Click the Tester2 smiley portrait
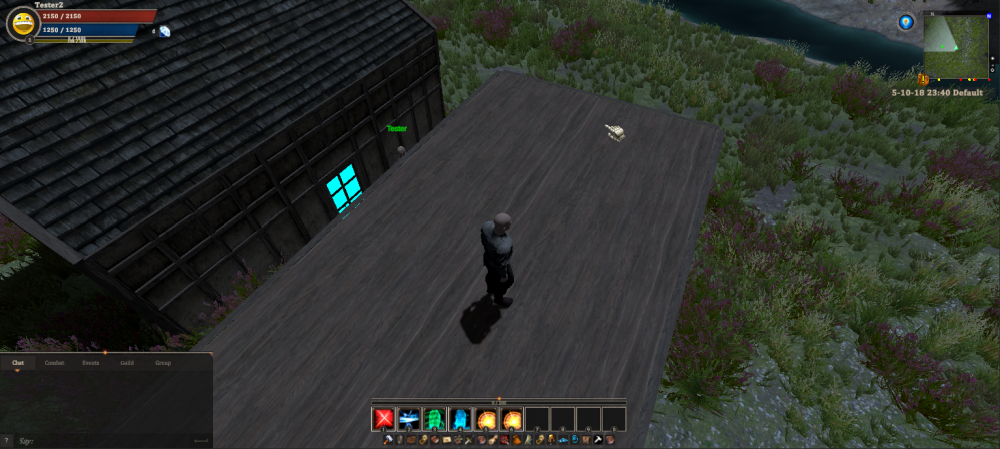Screen dimensions: 1000x449 [22, 24]
